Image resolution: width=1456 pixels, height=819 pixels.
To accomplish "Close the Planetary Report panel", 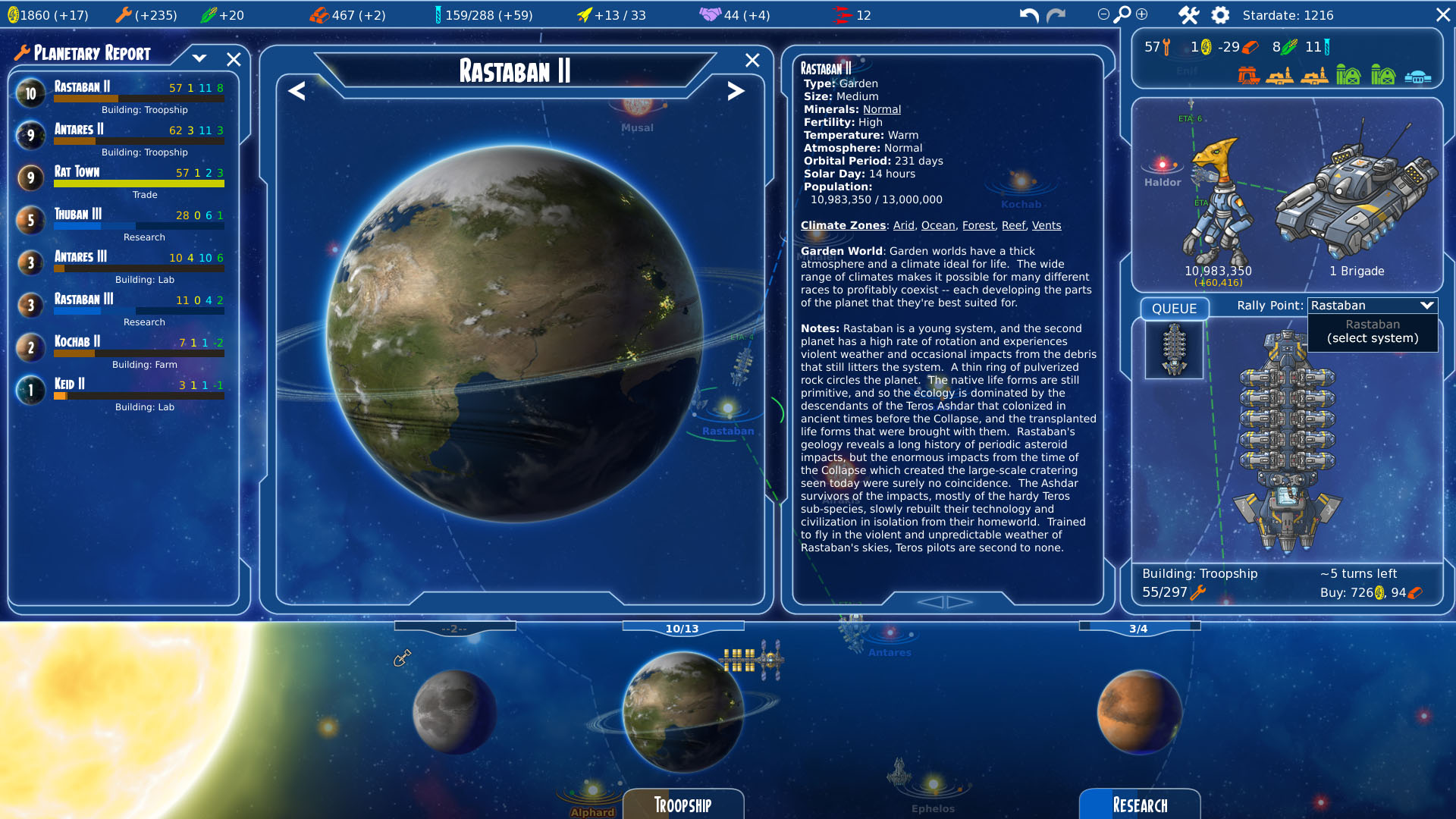I will click(234, 59).
